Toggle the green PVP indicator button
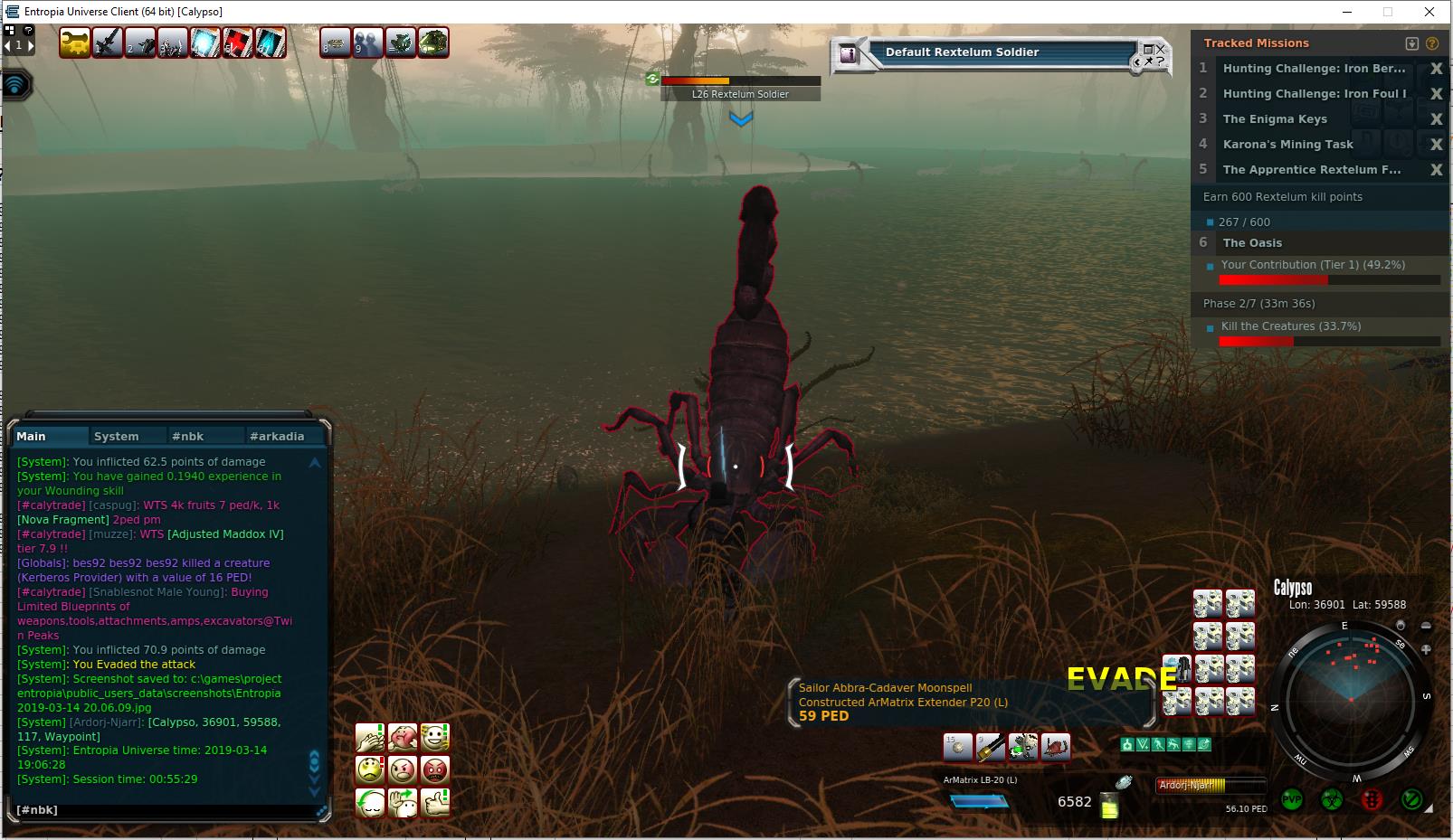The height and width of the screenshot is (840, 1453). pos(1292,800)
